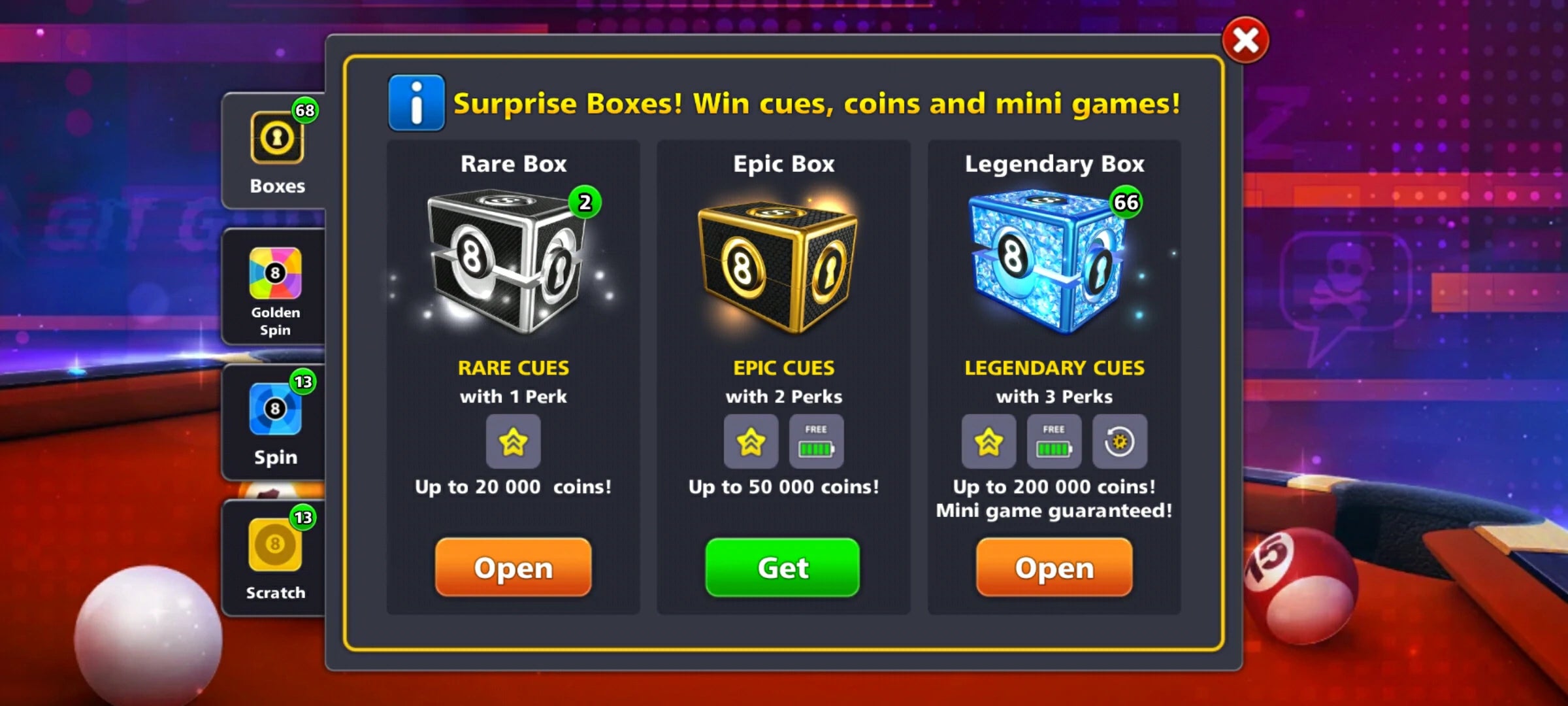Image resolution: width=1568 pixels, height=706 pixels.
Task: Click the recharge perk icon under Legendary Cues
Action: 1120,443
